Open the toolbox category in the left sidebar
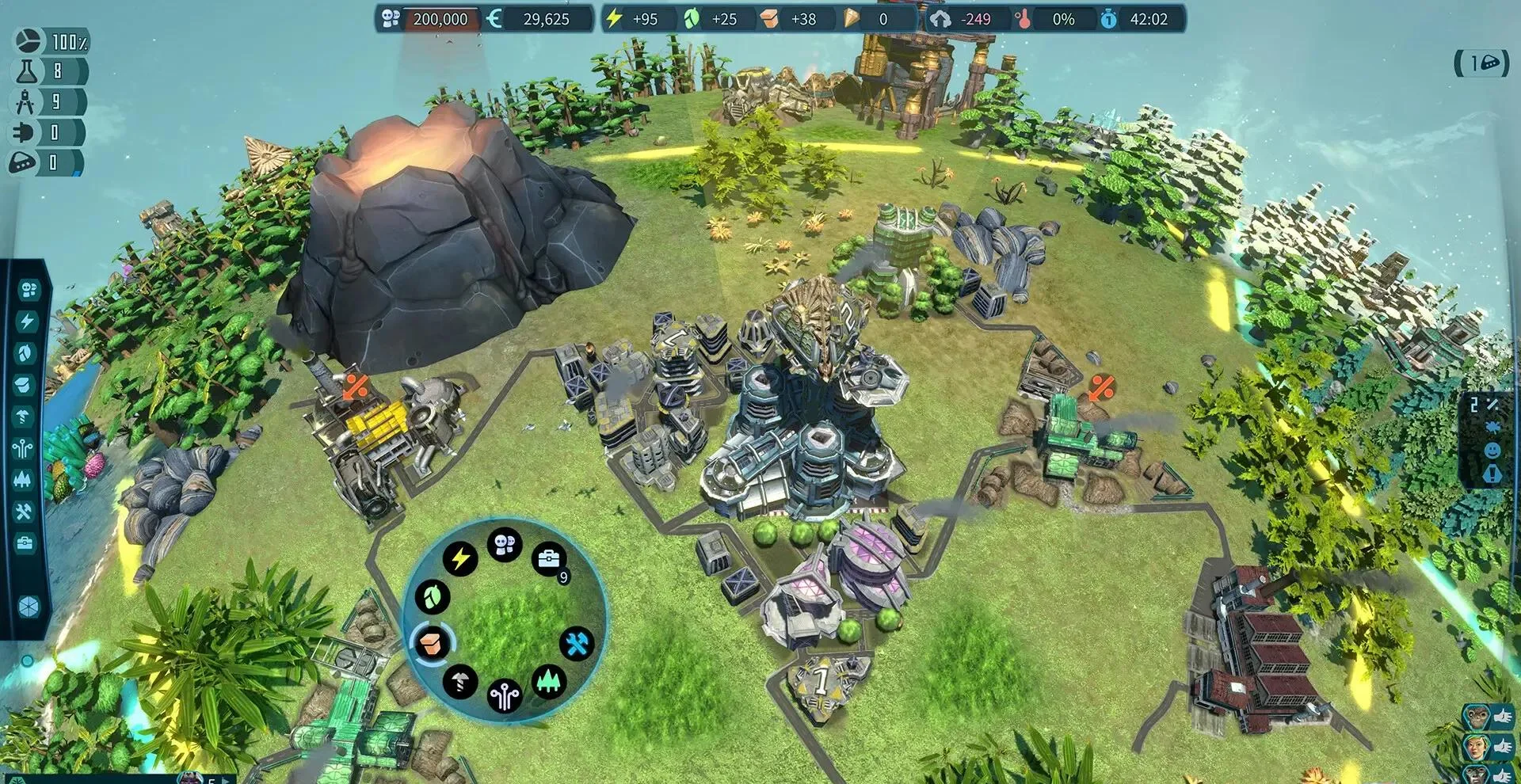This screenshot has height=784, width=1521. (25, 544)
